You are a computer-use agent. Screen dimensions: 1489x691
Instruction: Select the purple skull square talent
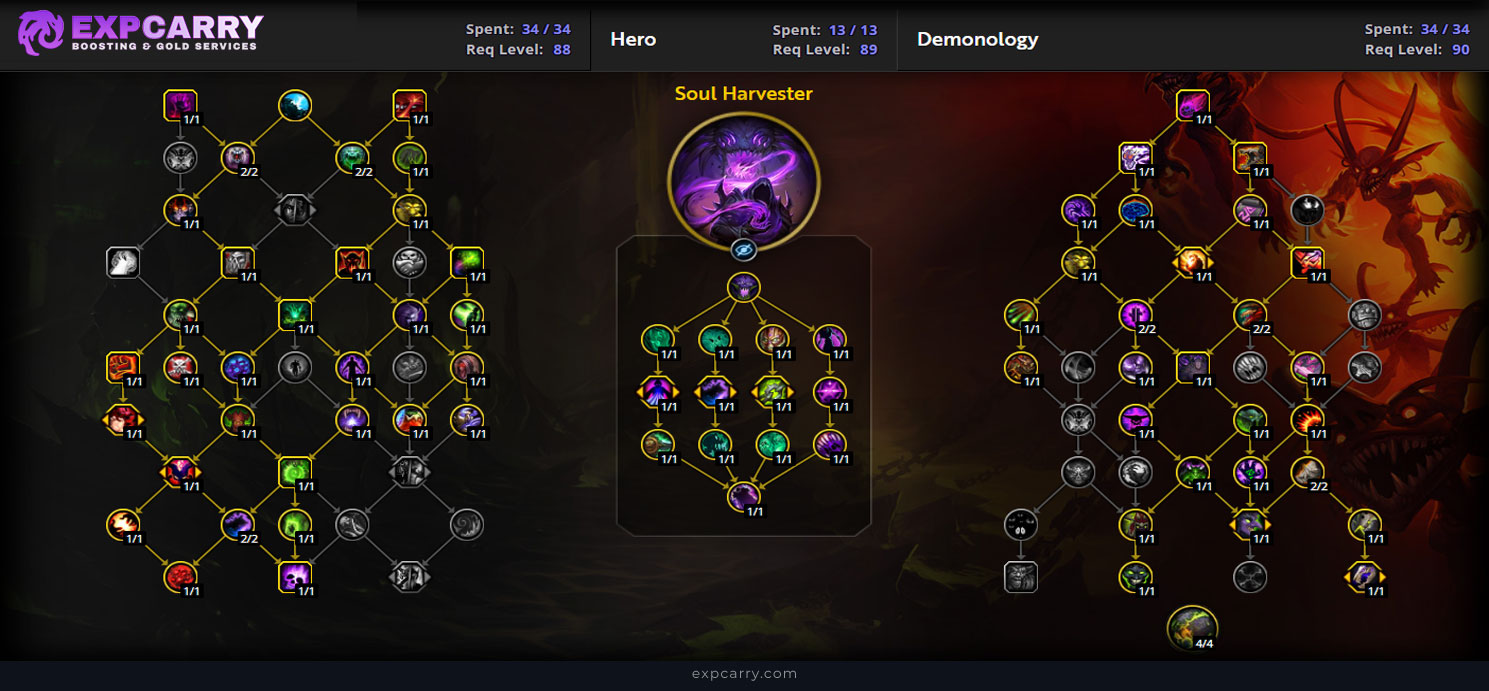coord(295,576)
